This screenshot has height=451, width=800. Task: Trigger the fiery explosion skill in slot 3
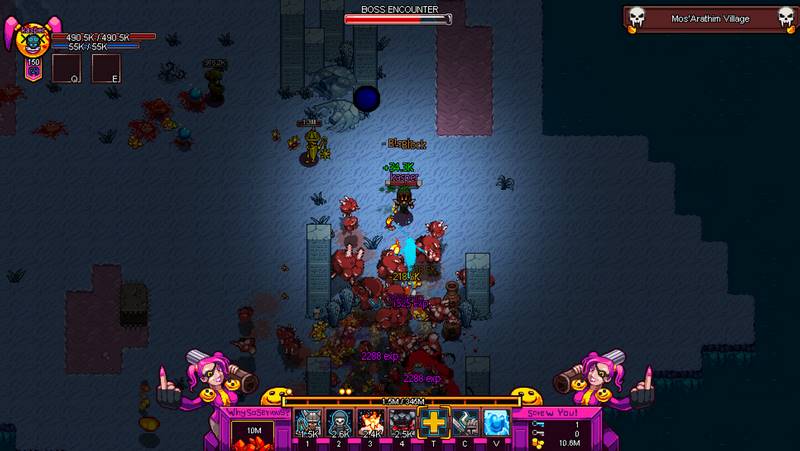[x=368, y=423]
